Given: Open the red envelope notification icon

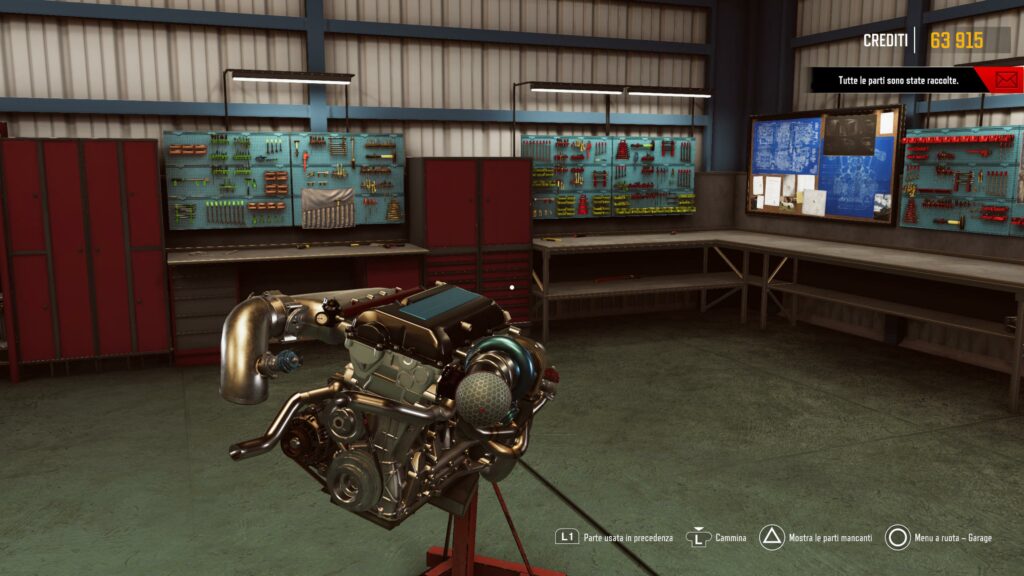Looking at the screenshot, I should [1004, 79].
